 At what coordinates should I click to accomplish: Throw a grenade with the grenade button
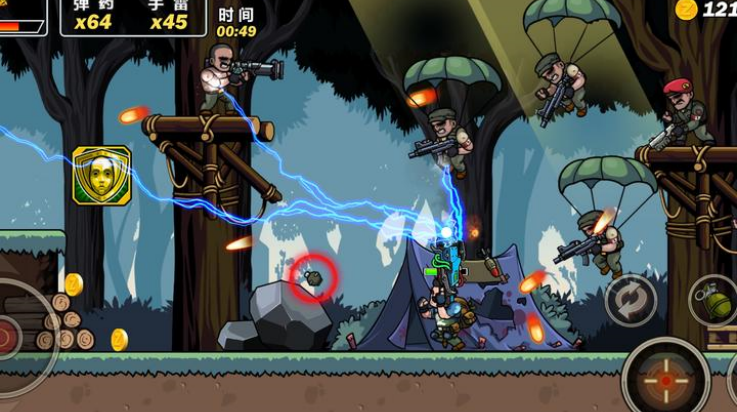tap(713, 300)
